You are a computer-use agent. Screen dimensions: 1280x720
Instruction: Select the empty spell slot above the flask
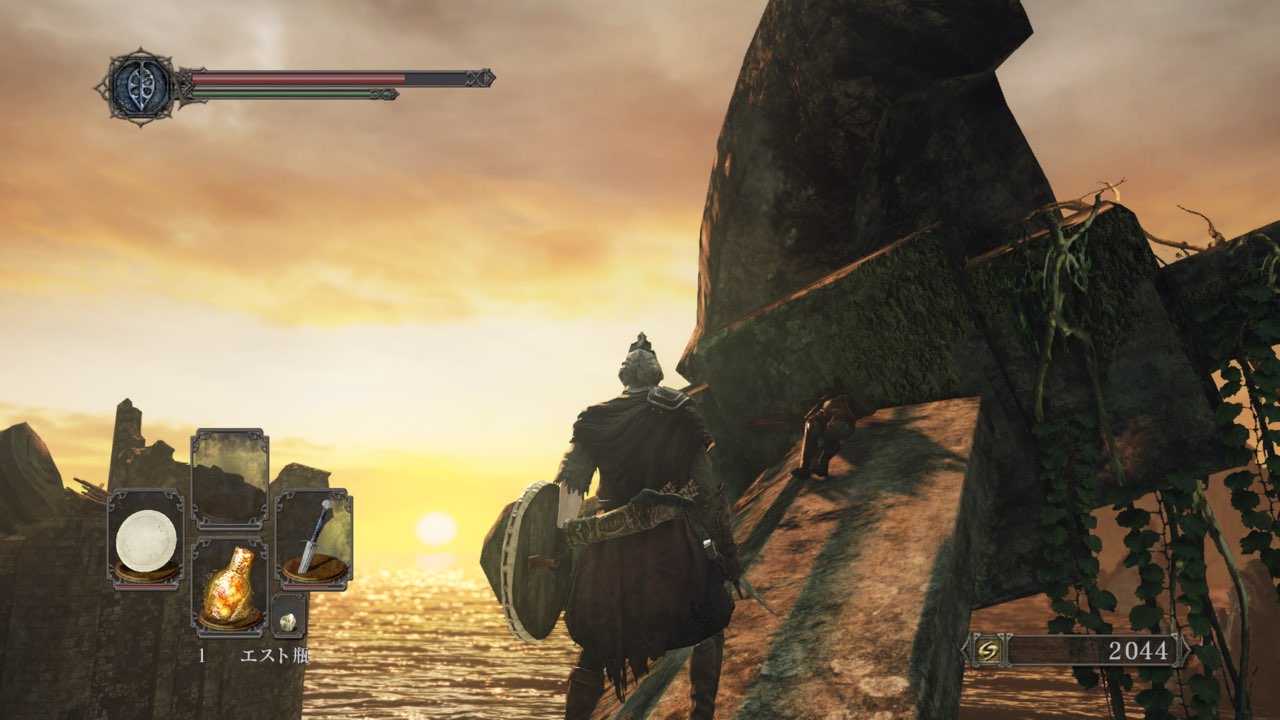coord(229,479)
